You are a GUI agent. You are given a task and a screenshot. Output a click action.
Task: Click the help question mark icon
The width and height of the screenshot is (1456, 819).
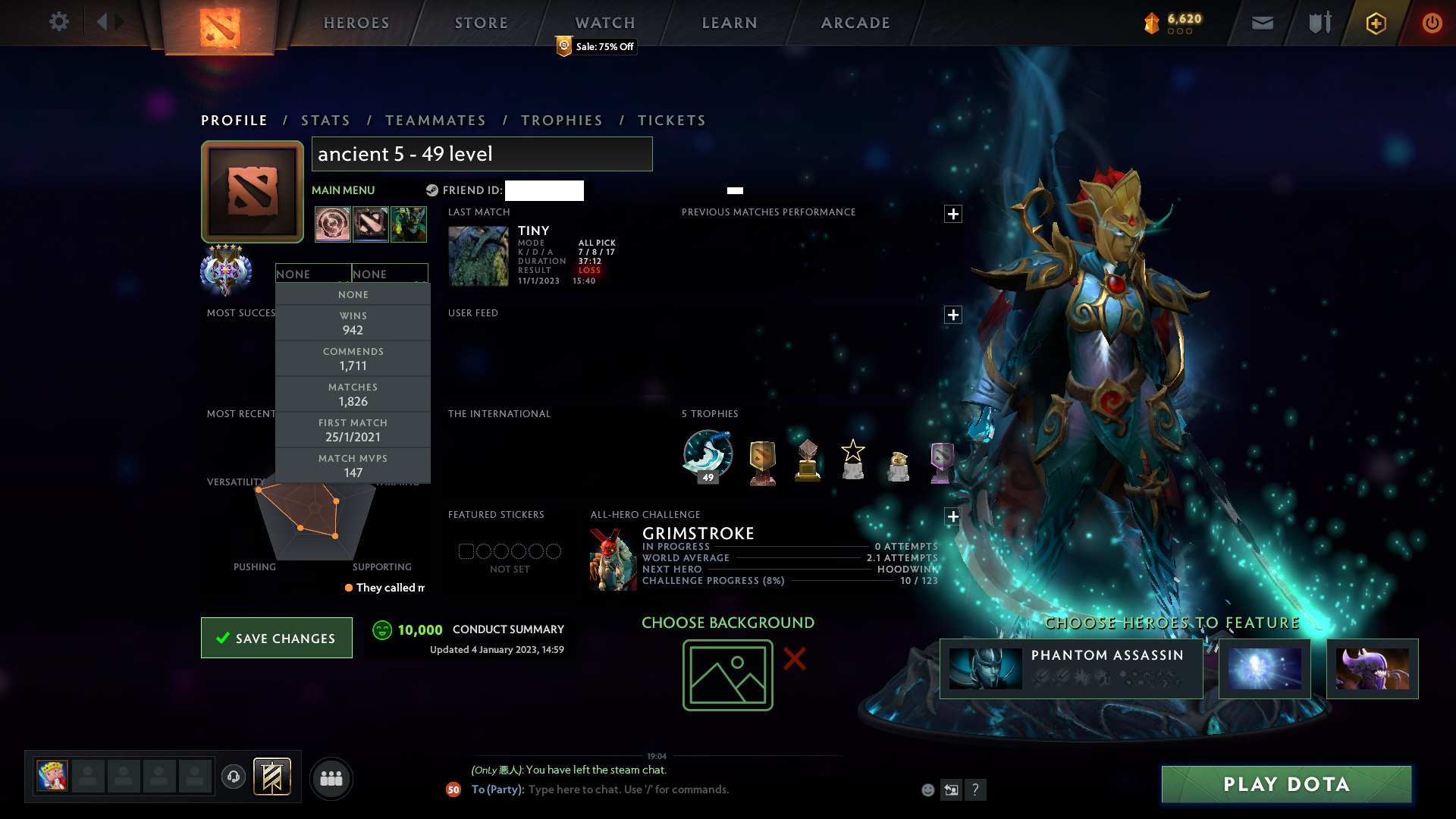977,789
